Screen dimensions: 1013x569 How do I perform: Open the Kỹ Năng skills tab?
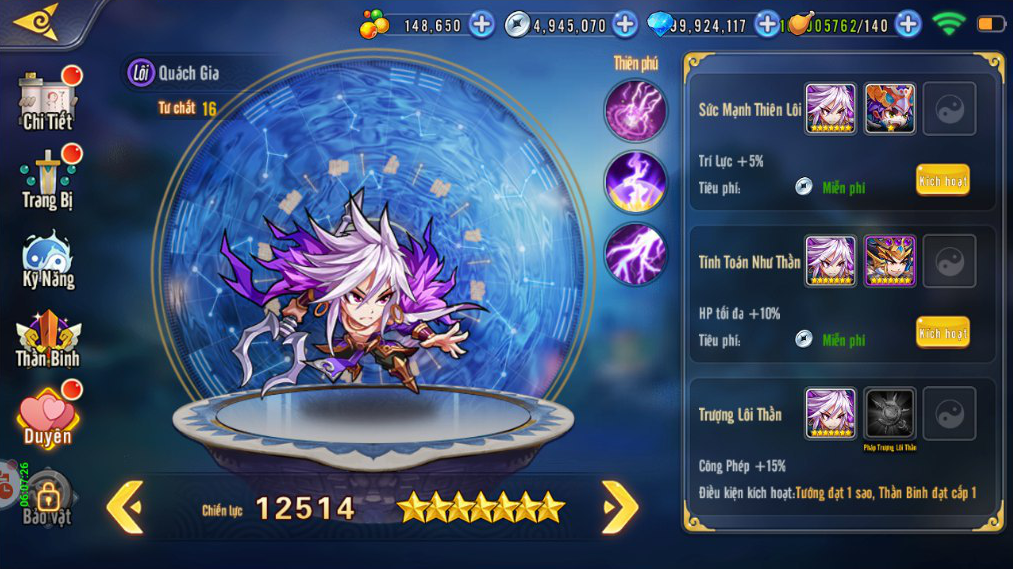48,260
